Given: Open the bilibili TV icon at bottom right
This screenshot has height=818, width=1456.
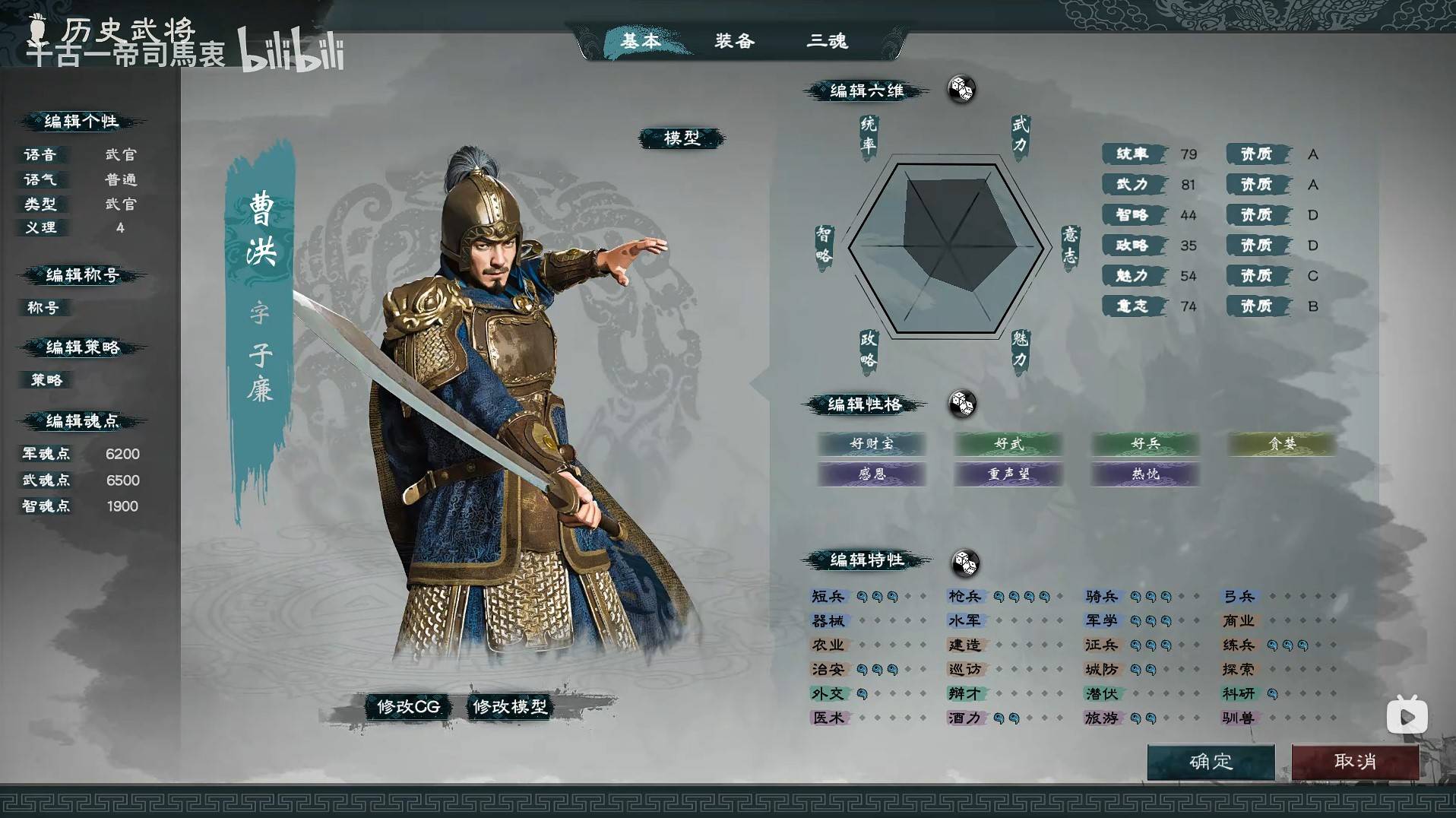Looking at the screenshot, I should (x=1408, y=715).
